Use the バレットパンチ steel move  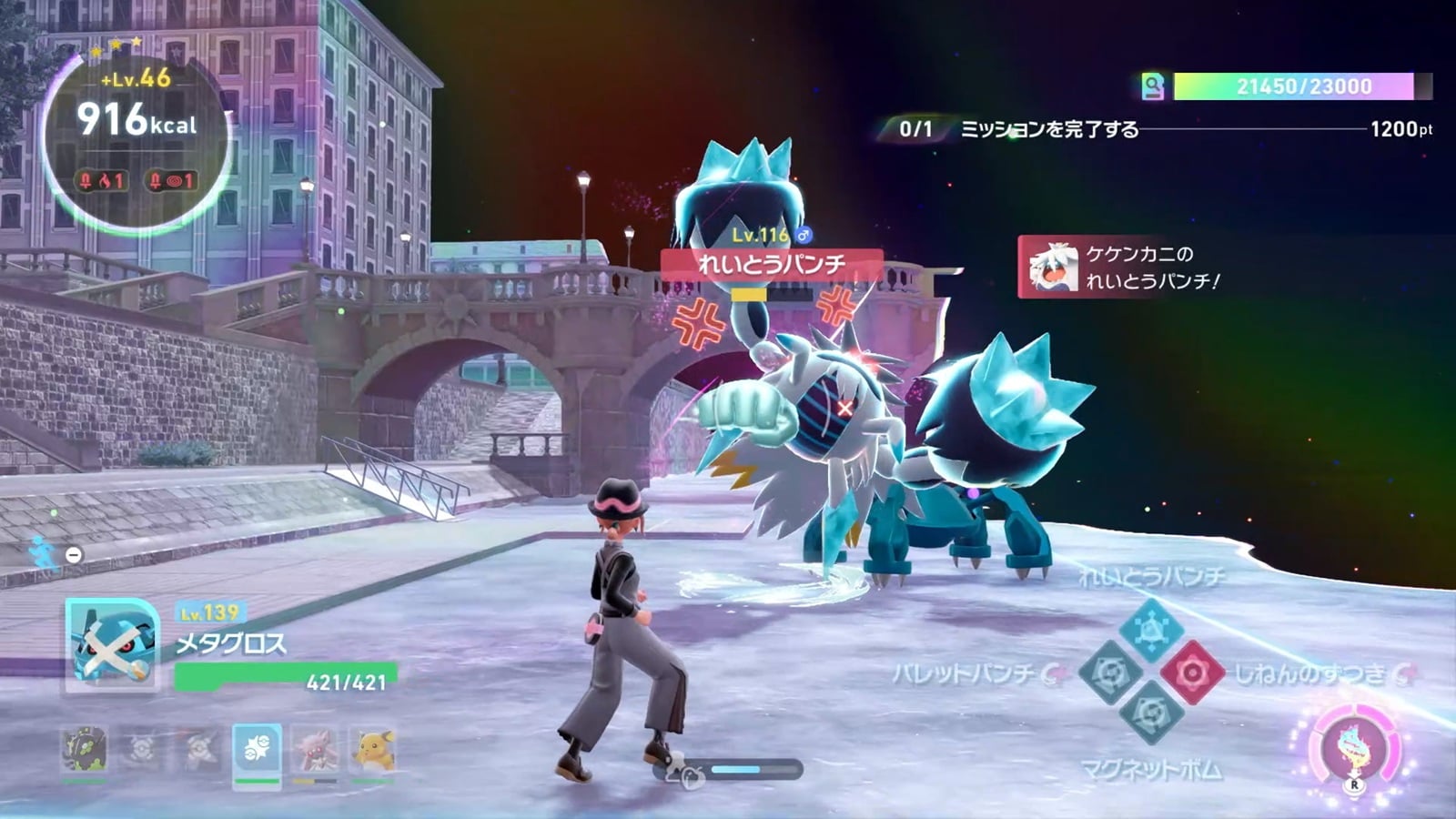(x=1110, y=673)
